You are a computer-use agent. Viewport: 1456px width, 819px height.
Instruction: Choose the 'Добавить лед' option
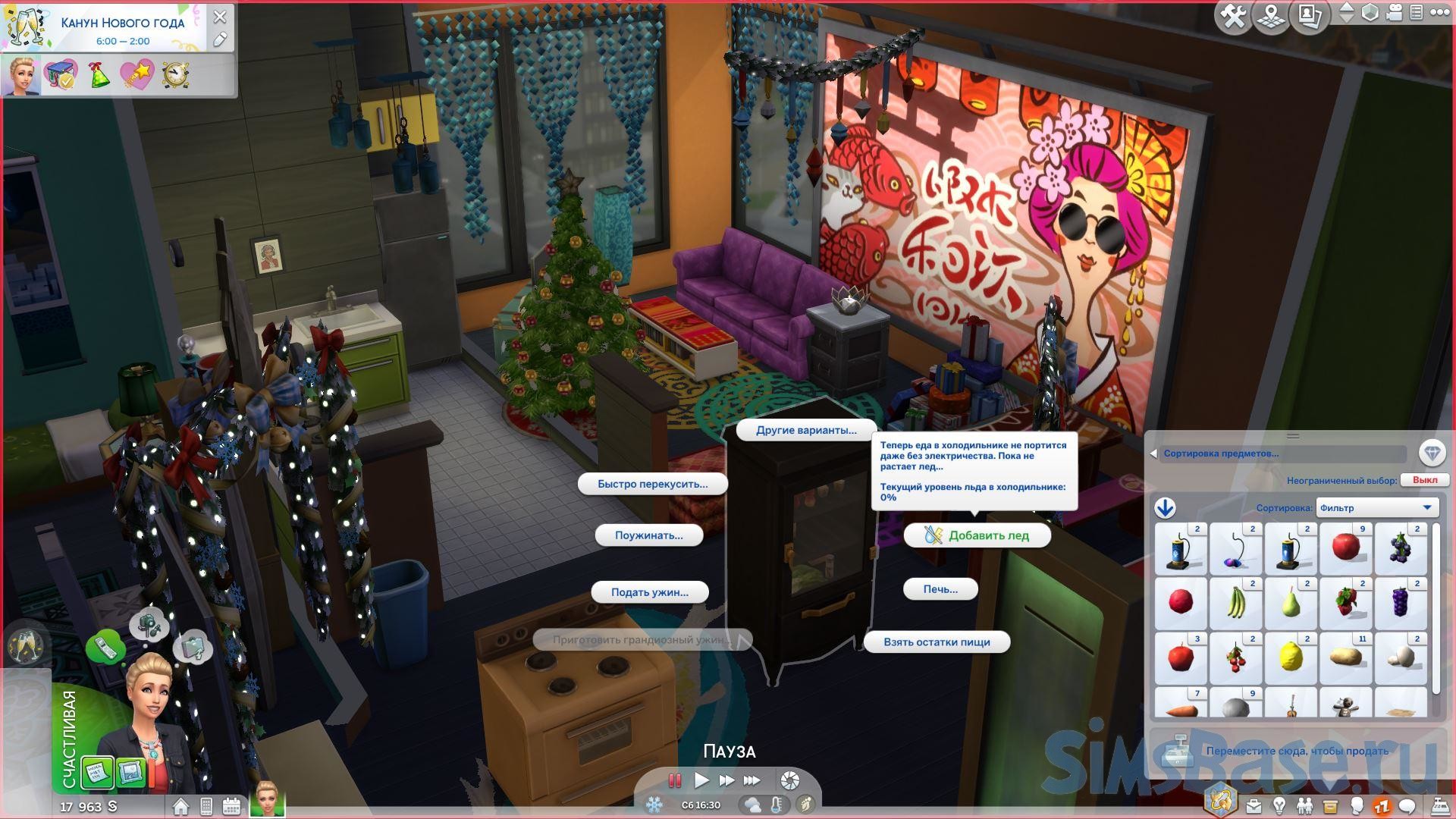coord(977,535)
